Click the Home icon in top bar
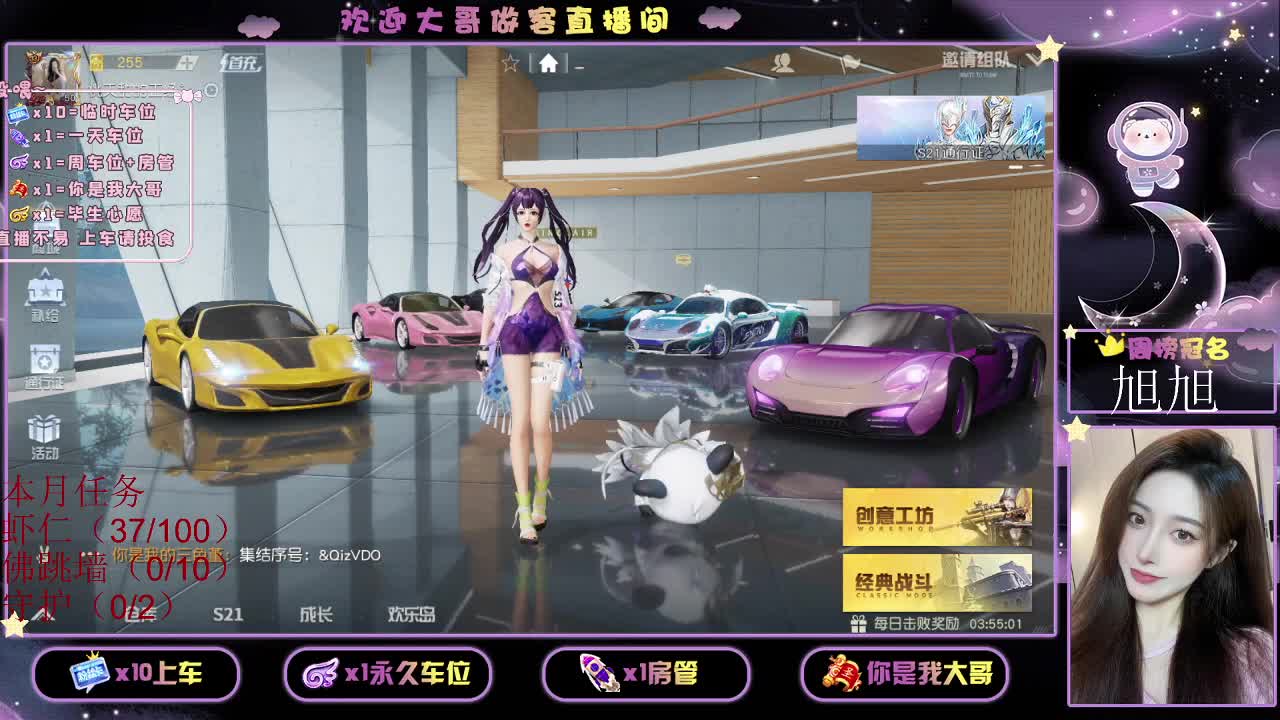 [x=547, y=62]
